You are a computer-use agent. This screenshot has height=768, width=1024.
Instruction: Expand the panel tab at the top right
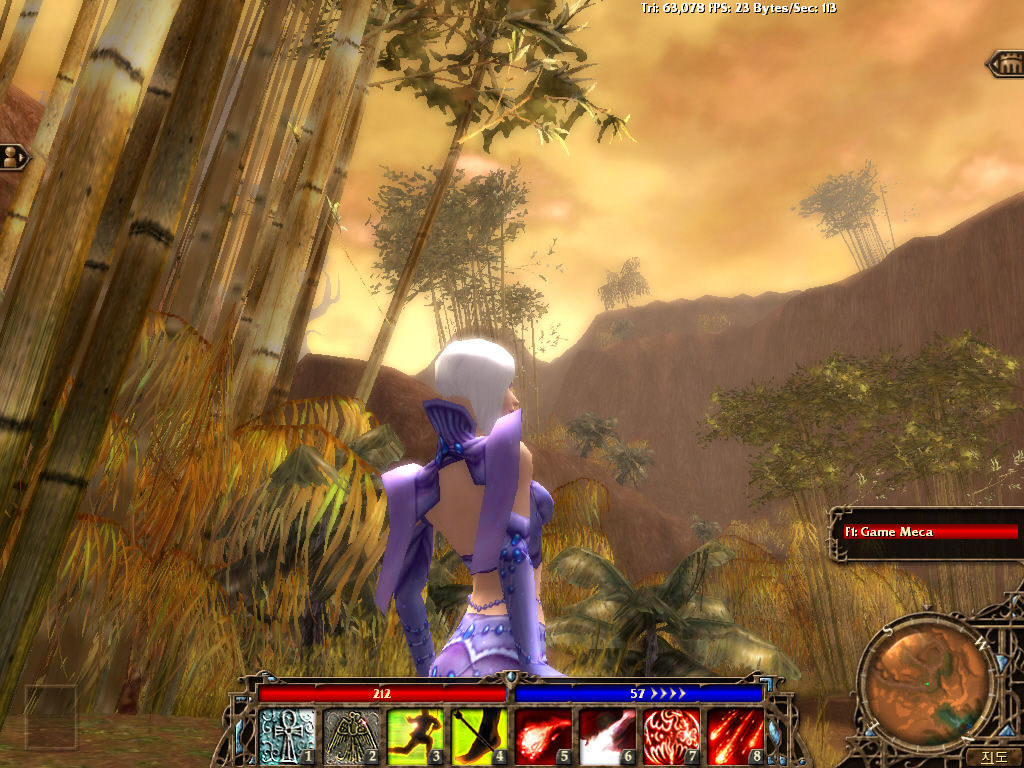click(x=1006, y=65)
